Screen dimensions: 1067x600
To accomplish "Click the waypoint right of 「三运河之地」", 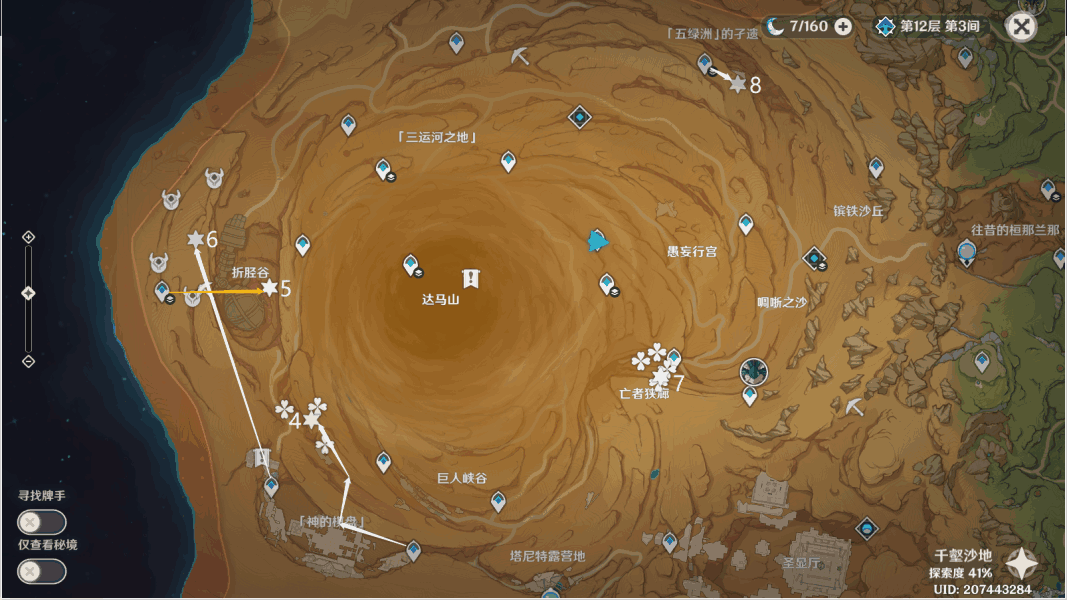I will 508,160.
